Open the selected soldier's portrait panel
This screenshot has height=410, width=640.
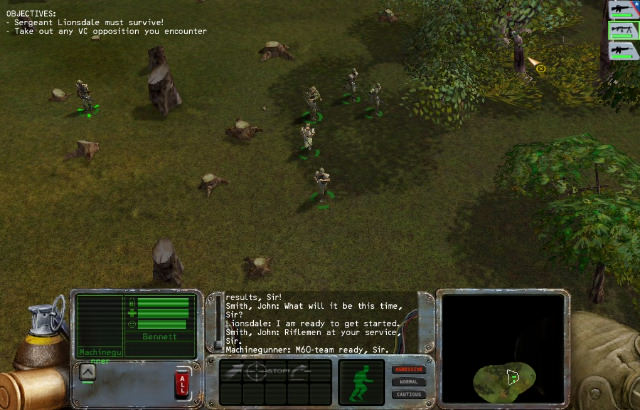pyautogui.click(x=100, y=322)
